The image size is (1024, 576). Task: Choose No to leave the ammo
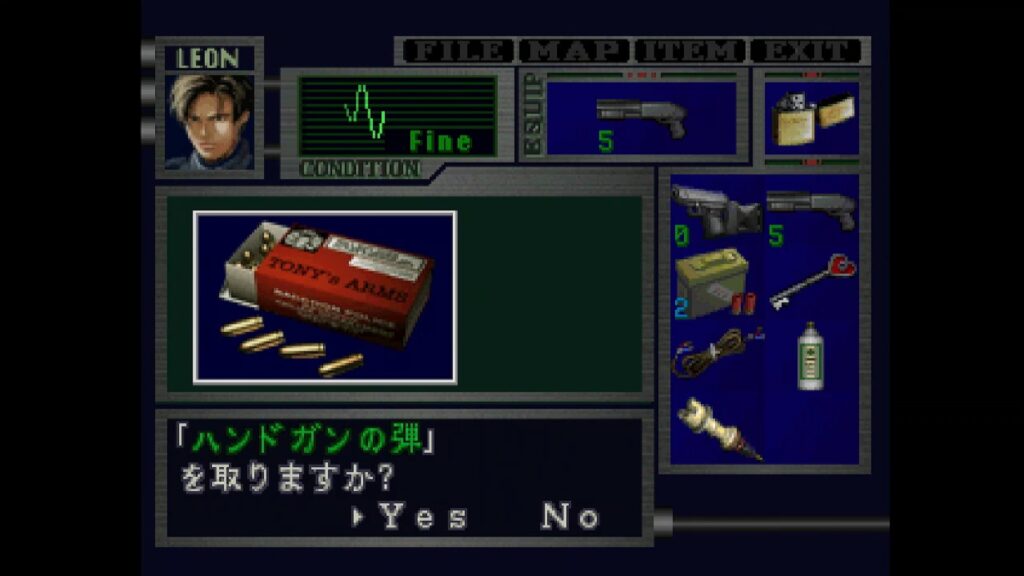(571, 517)
